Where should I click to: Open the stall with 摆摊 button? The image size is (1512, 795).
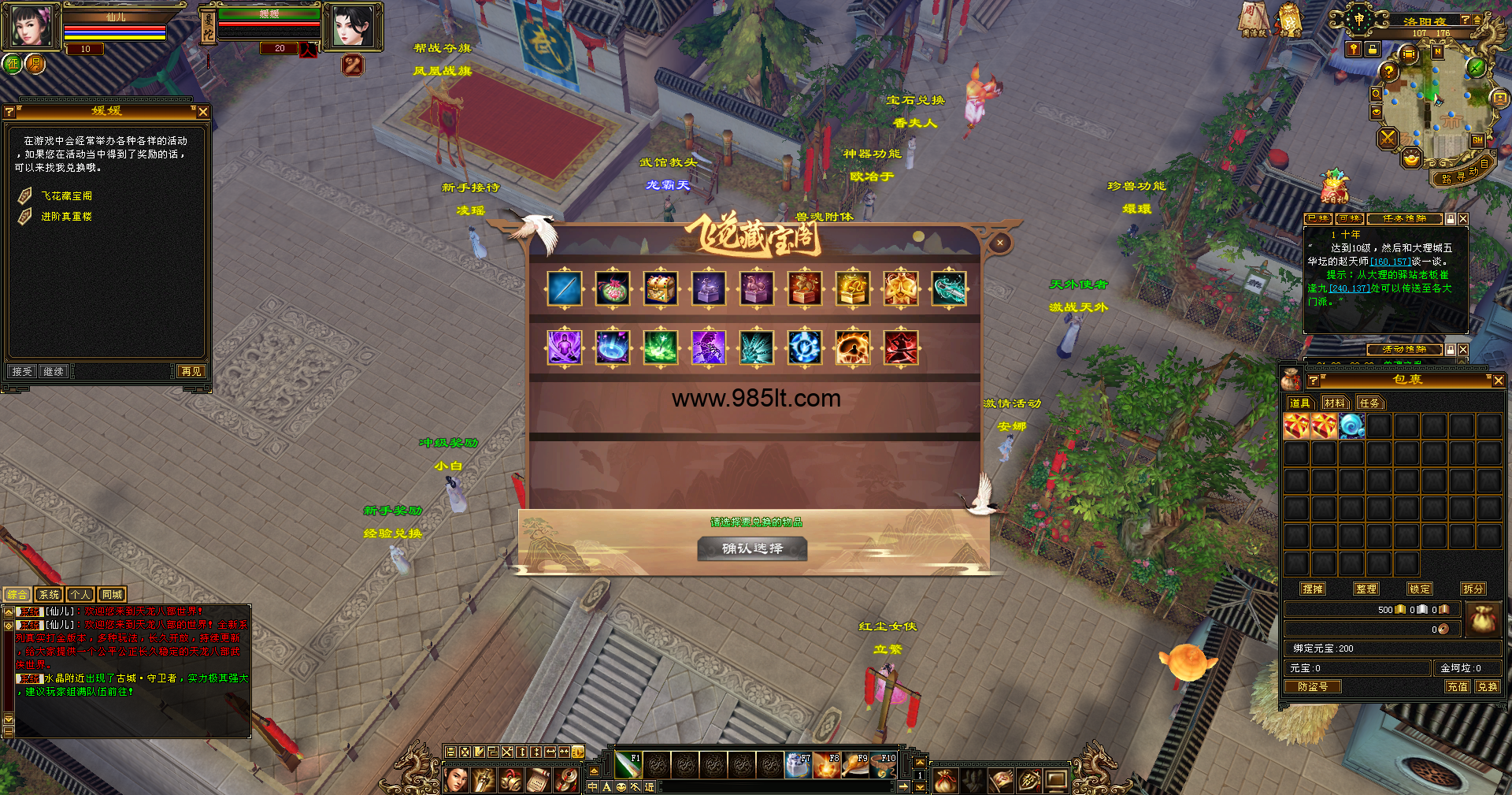[x=1313, y=589]
